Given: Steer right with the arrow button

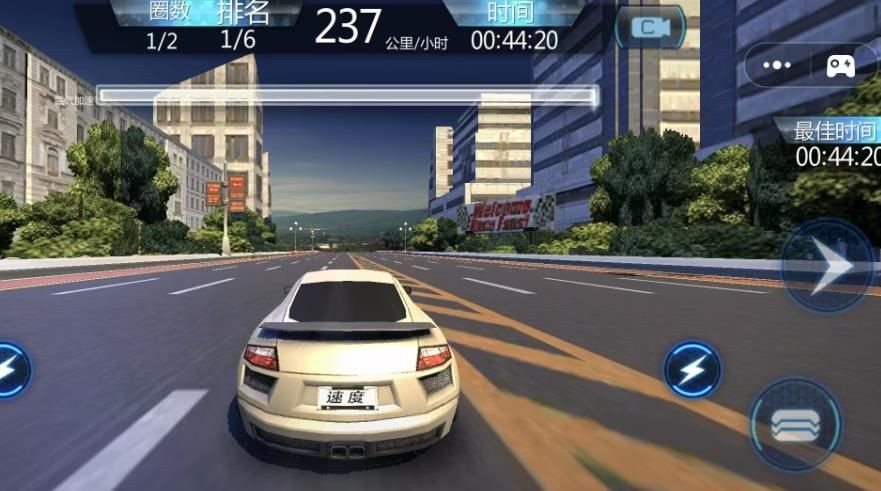Looking at the screenshot, I should 829,266.
